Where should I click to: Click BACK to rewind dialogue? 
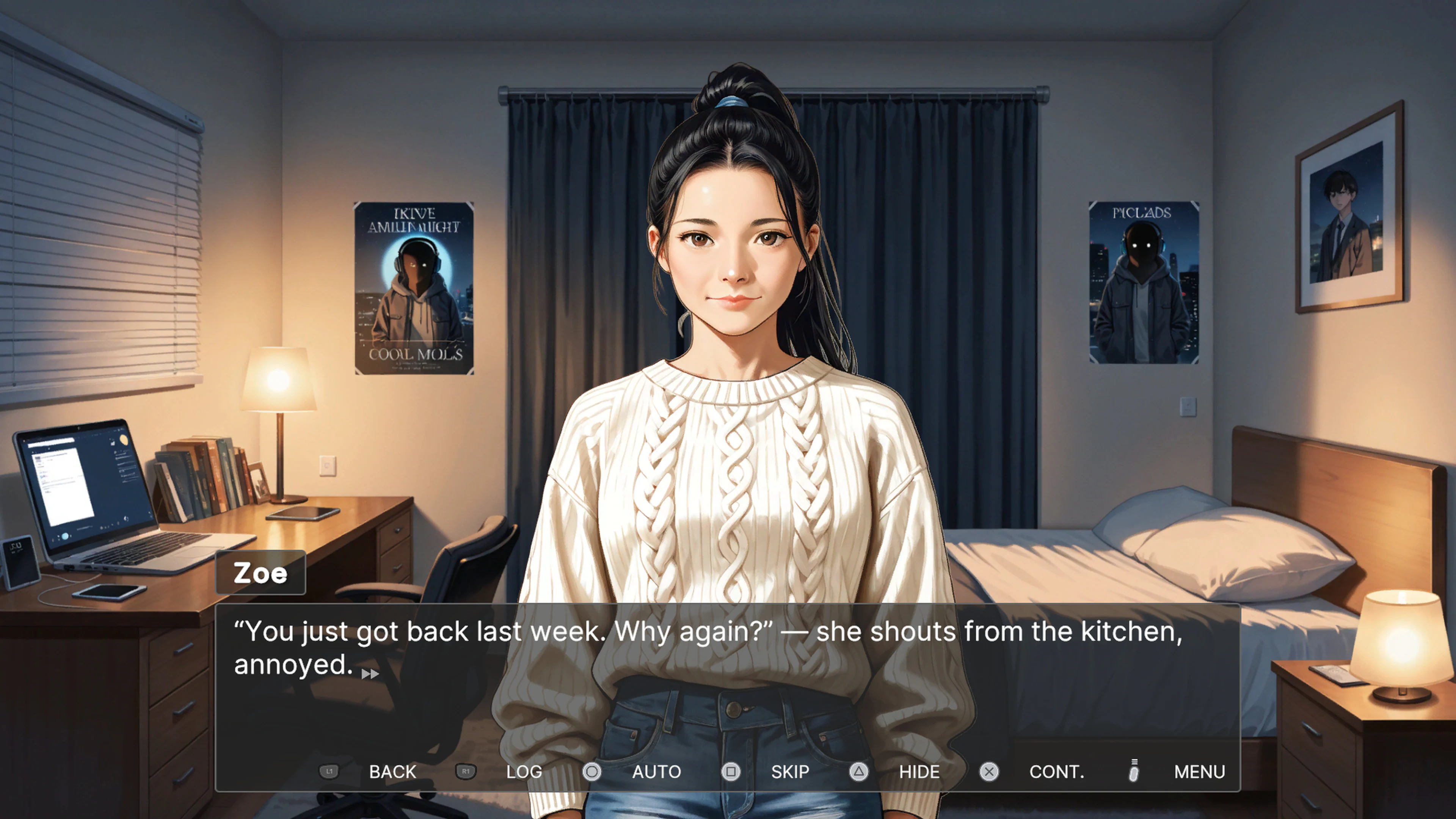393,772
